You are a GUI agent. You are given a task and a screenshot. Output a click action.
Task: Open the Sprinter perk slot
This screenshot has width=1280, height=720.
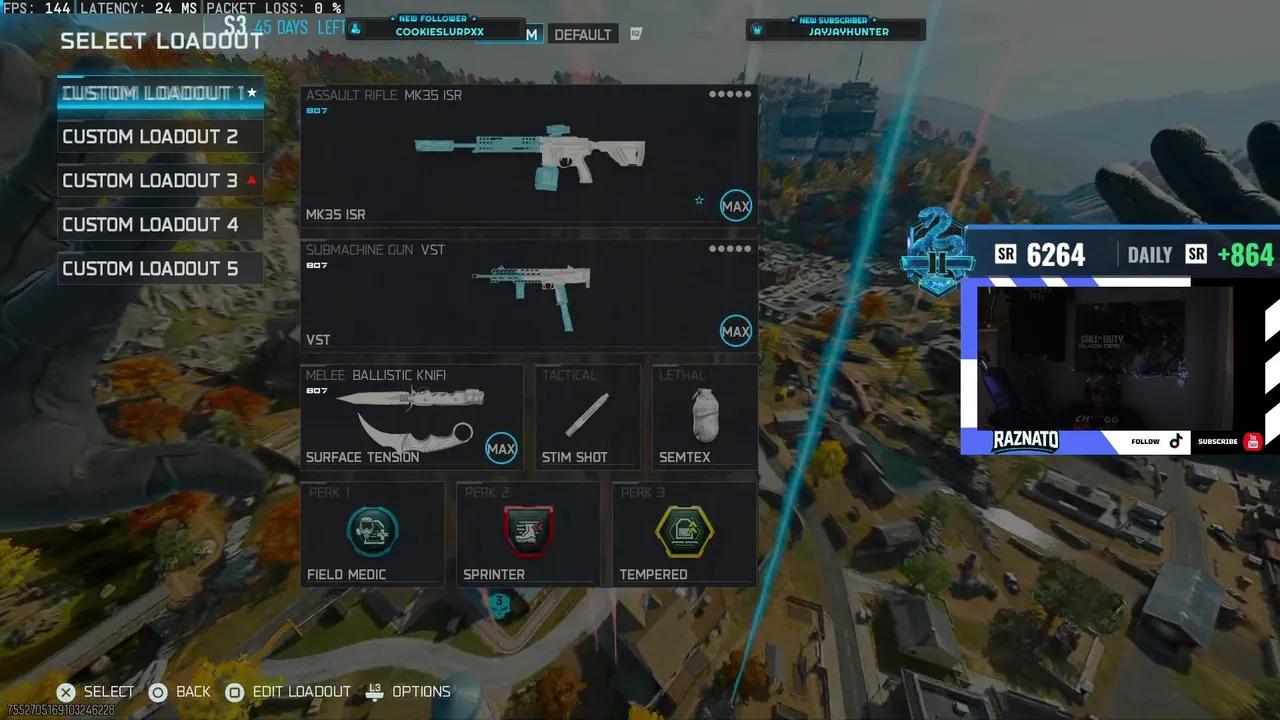tap(528, 531)
